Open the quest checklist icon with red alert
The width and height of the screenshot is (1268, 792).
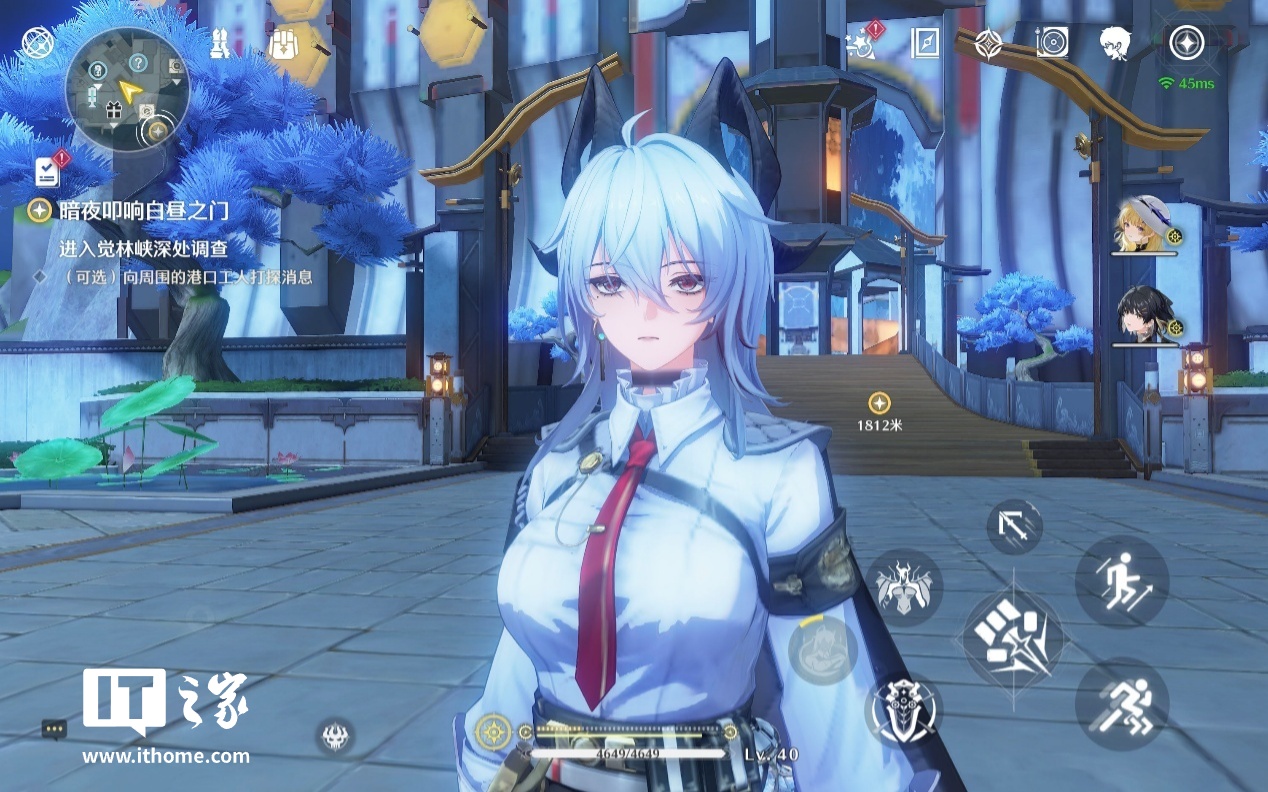coord(47,171)
